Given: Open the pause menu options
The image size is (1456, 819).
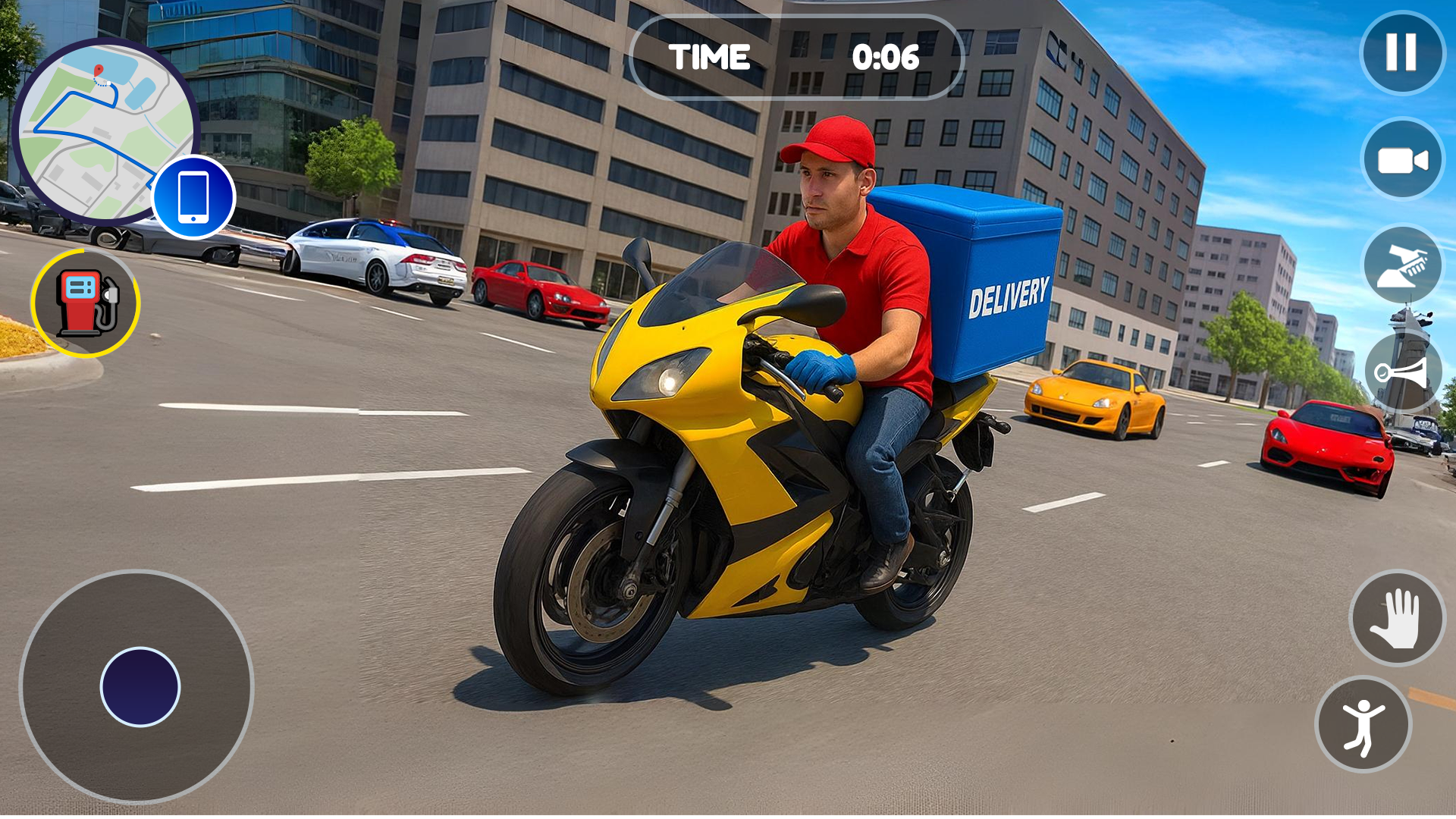Looking at the screenshot, I should coord(1401,52).
